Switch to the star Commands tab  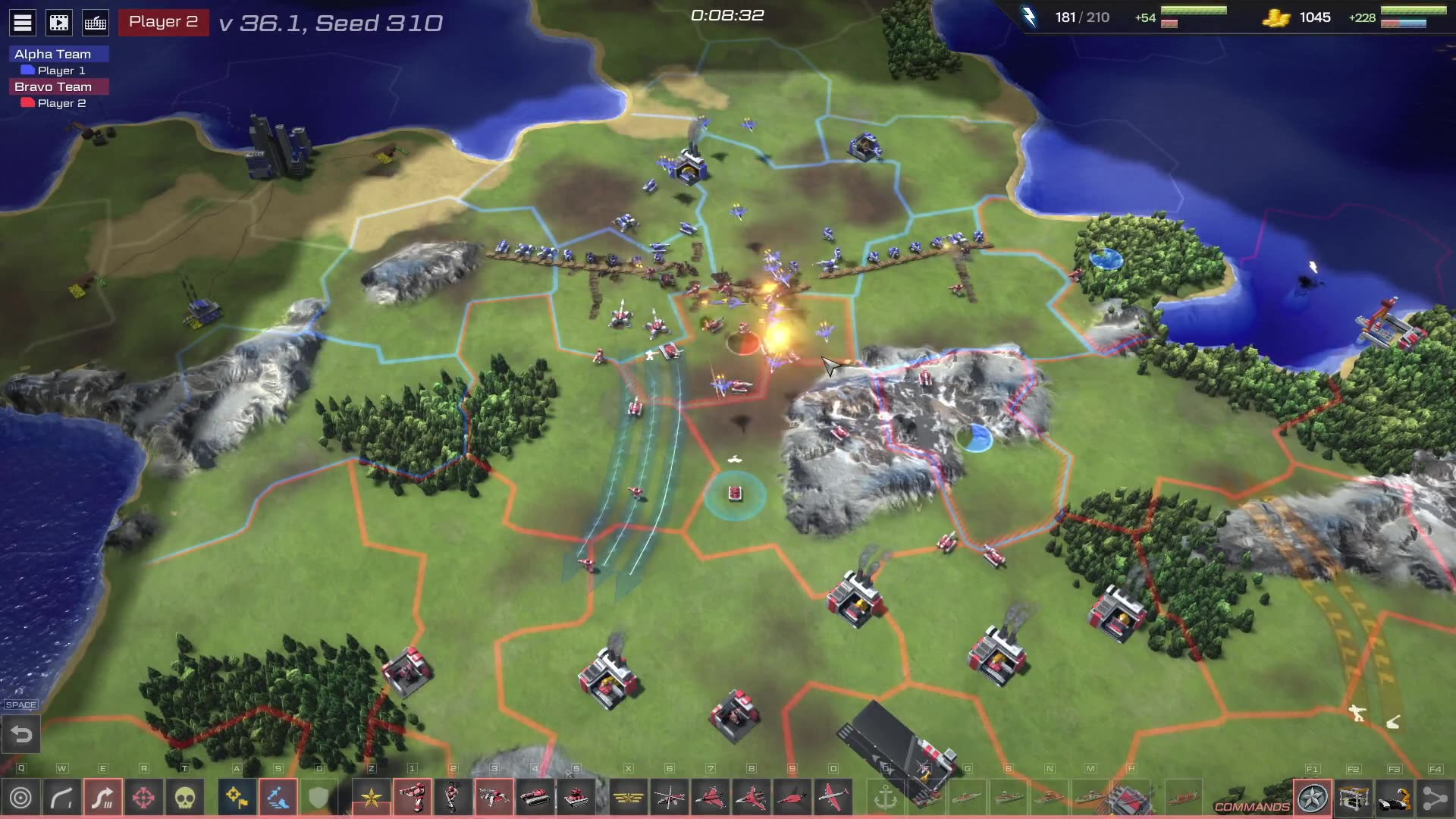1313,798
